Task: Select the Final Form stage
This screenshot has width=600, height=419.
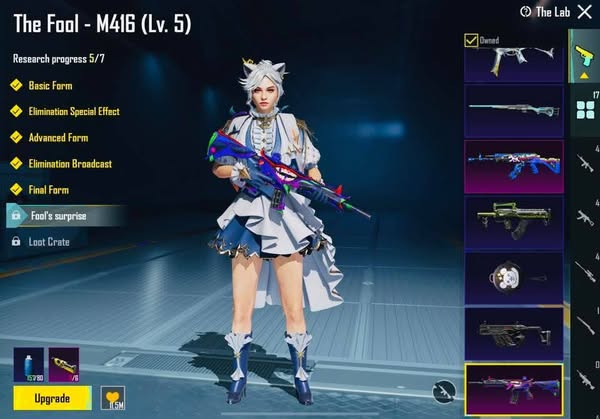Action: pos(50,189)
